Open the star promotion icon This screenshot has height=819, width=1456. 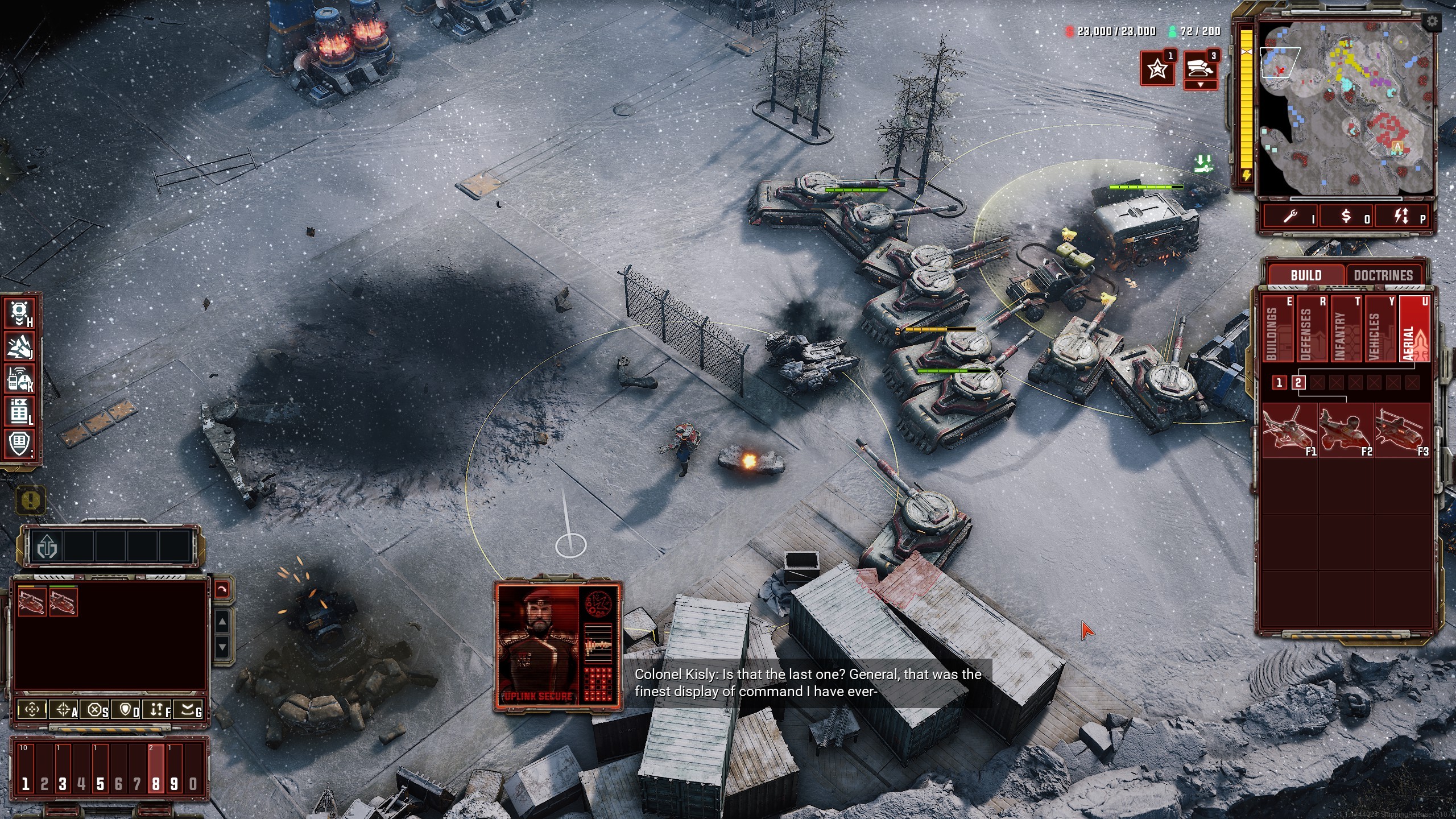click(1157, 69)
